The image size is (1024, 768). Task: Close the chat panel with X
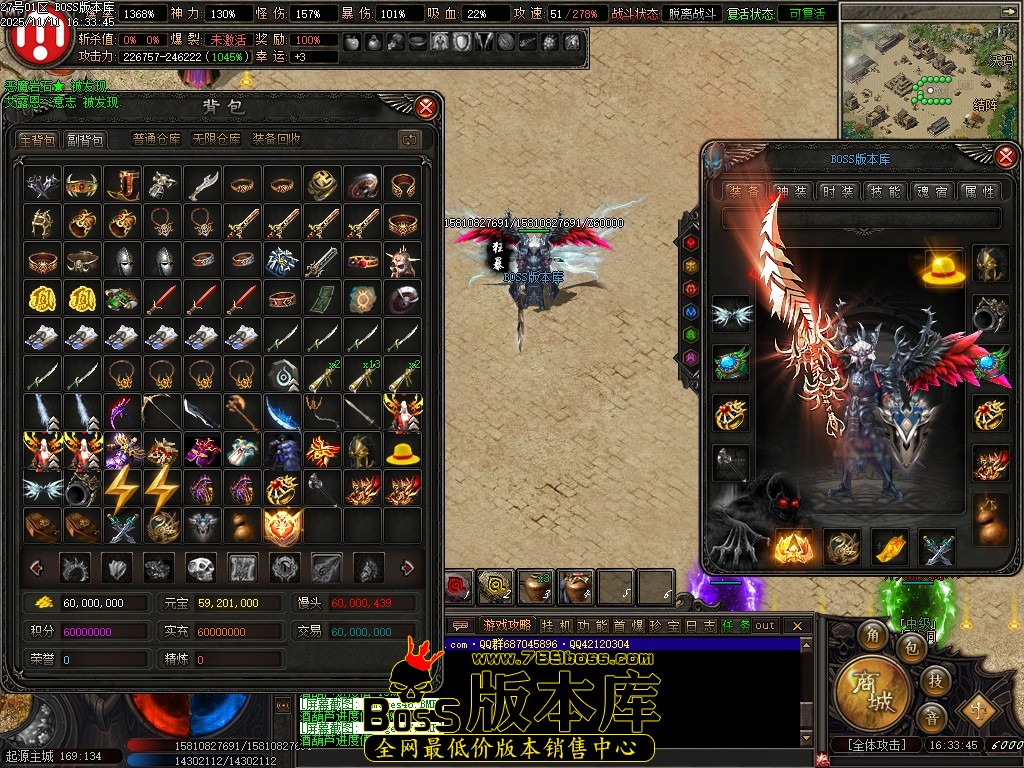797,626
